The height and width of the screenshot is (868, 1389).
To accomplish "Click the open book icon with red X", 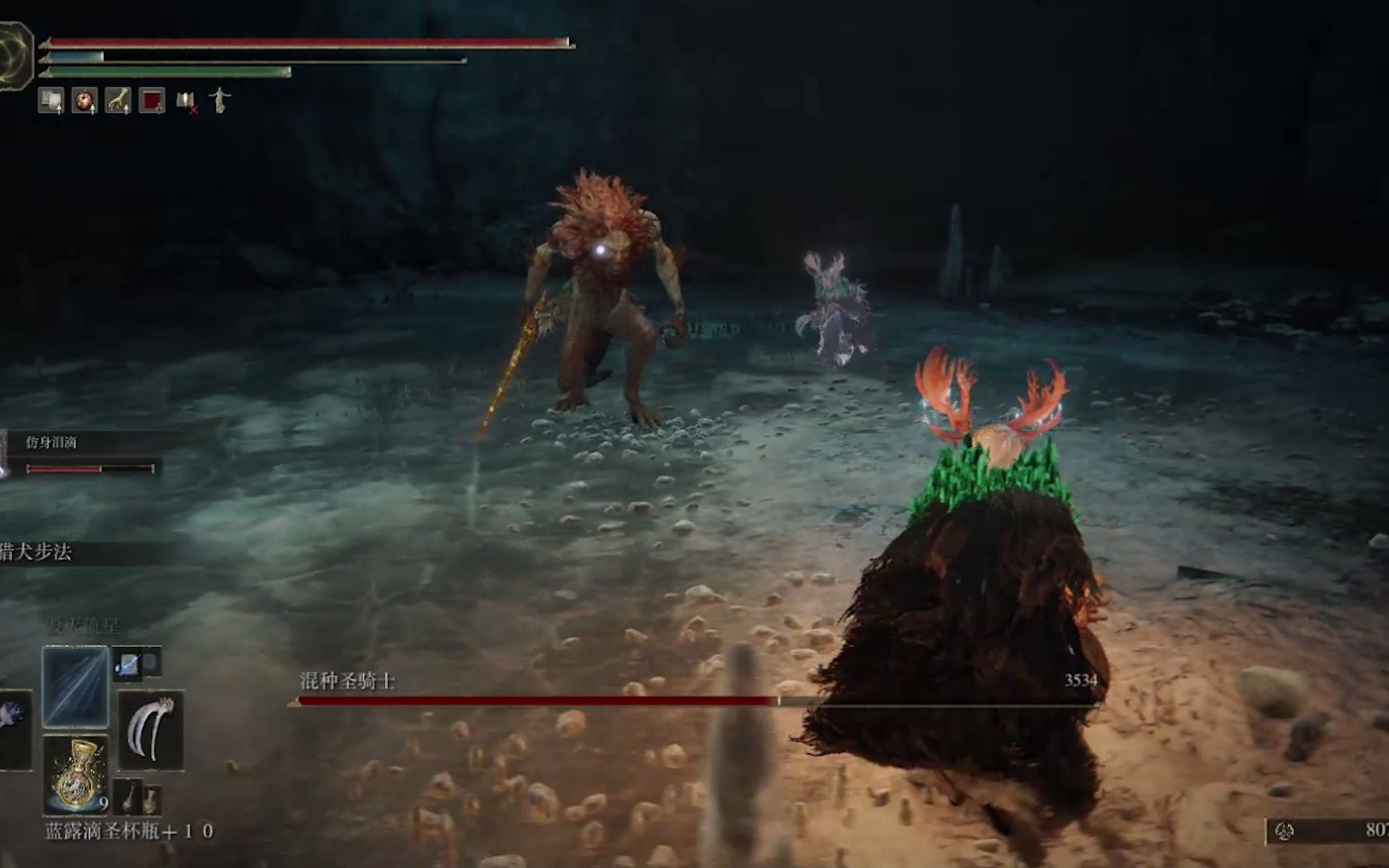I will [186, 102].
